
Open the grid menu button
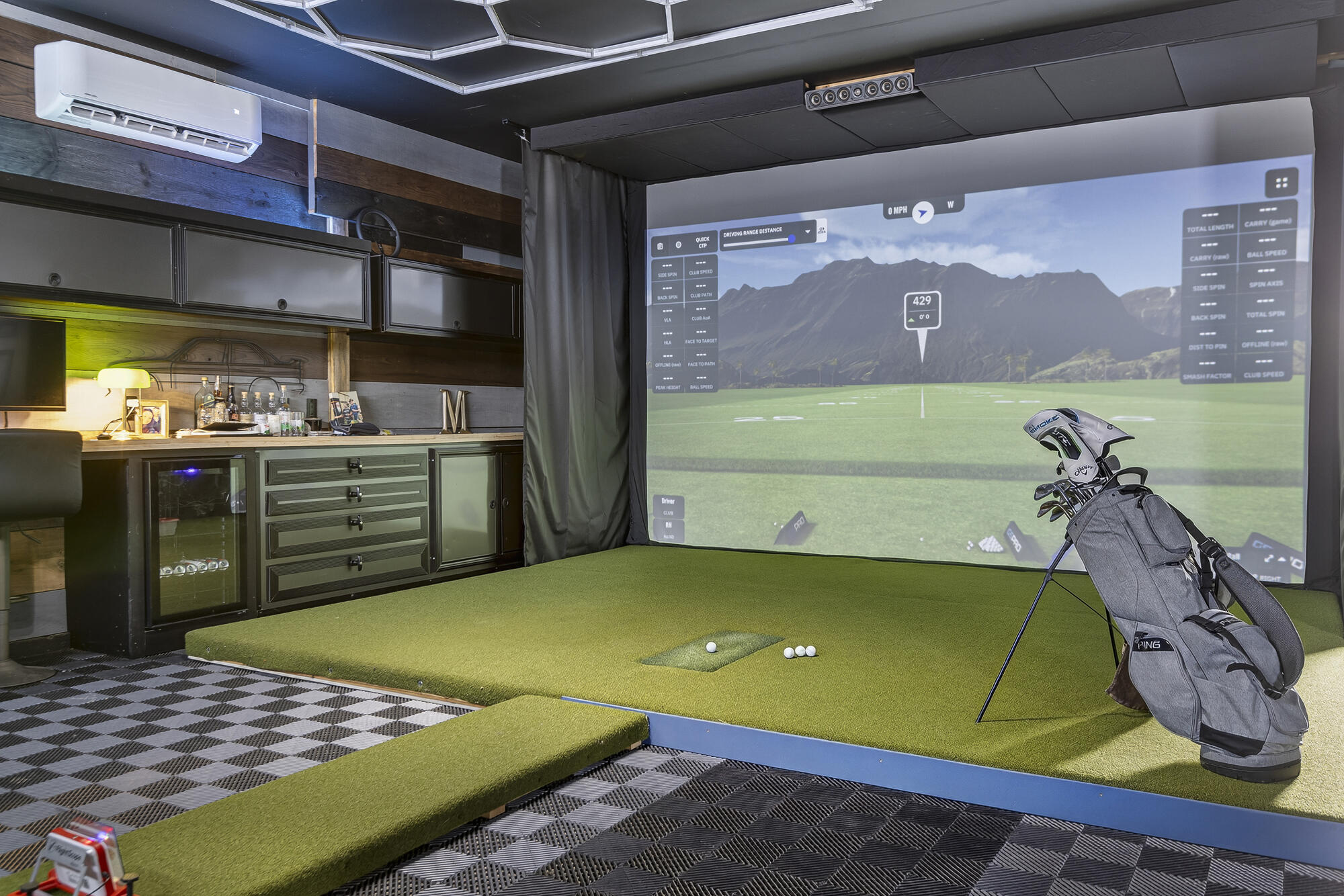point(1281,183)
